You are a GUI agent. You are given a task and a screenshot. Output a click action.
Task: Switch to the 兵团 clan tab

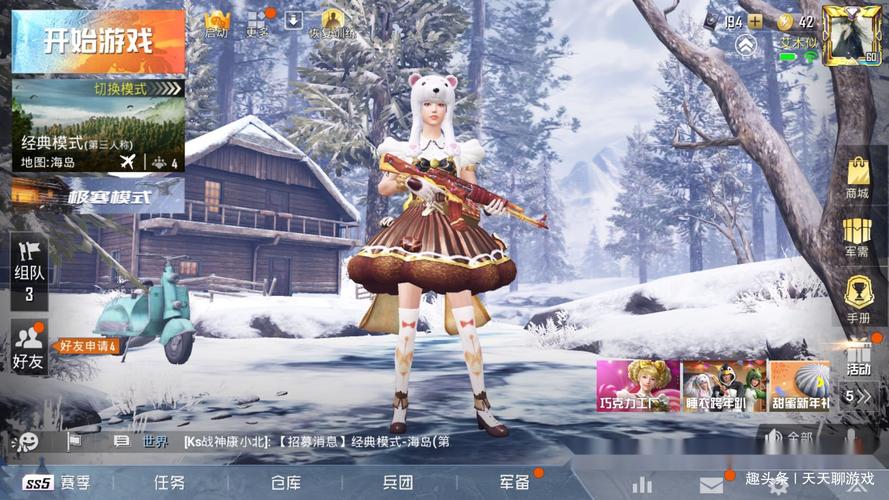click(398, 483)
